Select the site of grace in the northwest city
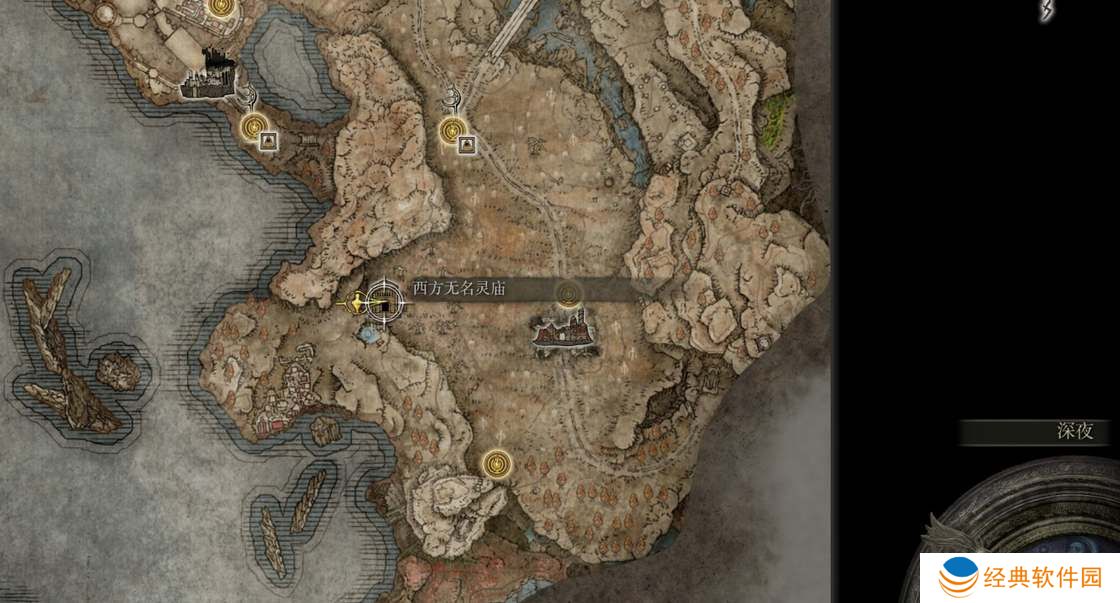The image size is (1120, 603). pos(220,6)
